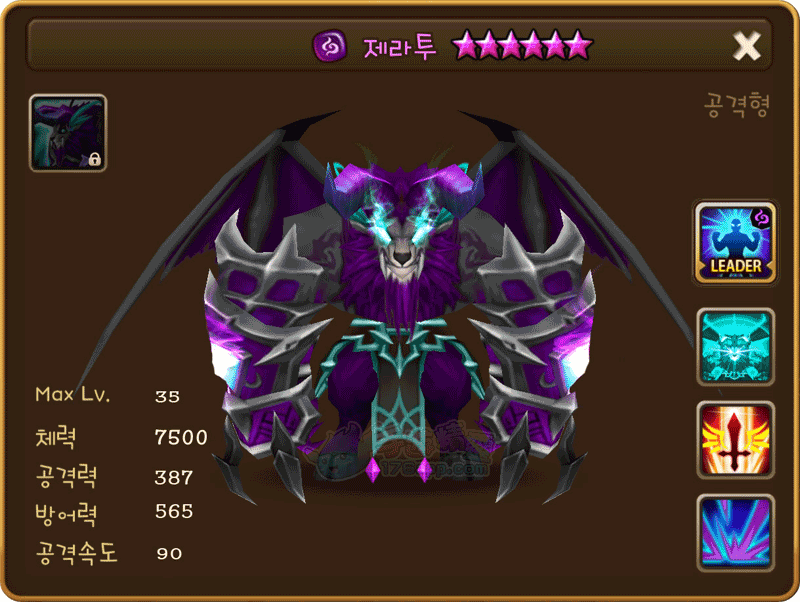
Task: Select the purple energy burst skill
Action: point(736,532)
